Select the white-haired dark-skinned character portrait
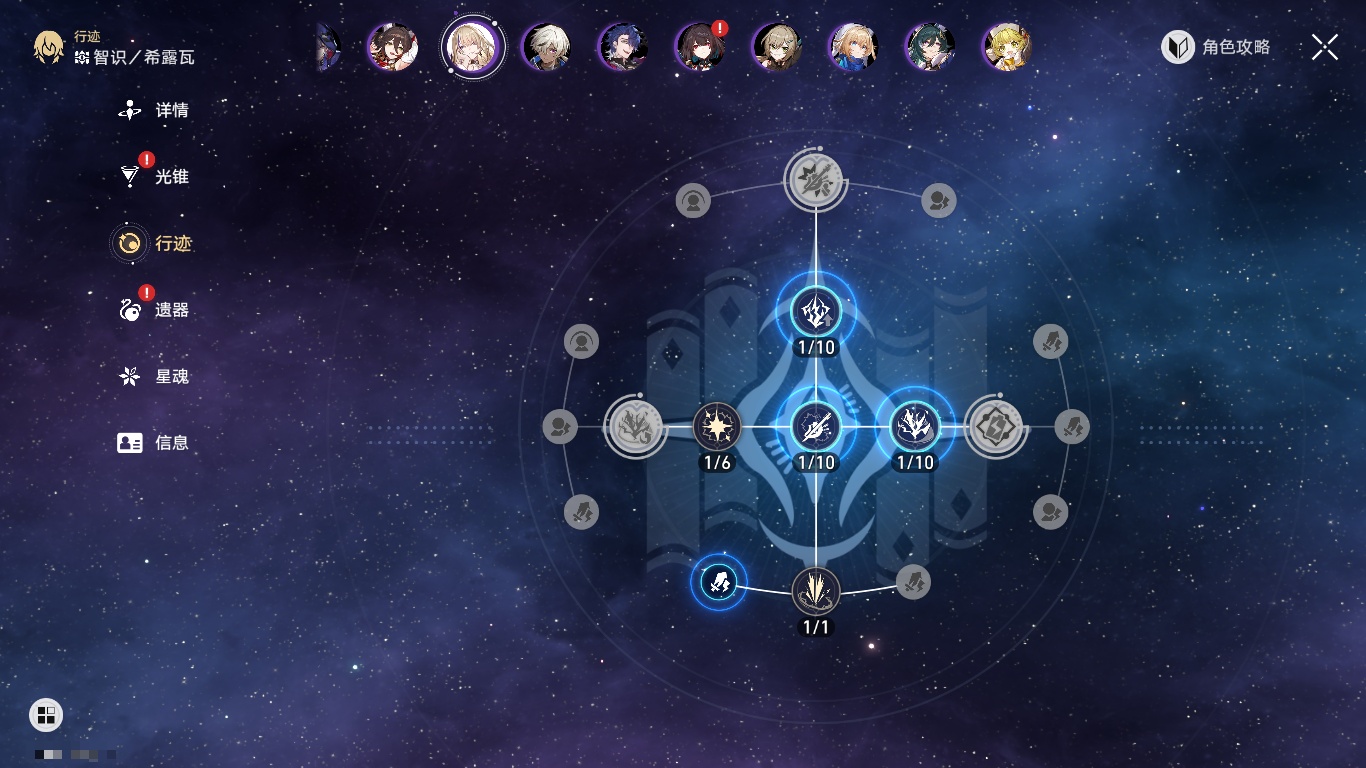Screen dimensions: 1366x768 click(x=547, y=47)
